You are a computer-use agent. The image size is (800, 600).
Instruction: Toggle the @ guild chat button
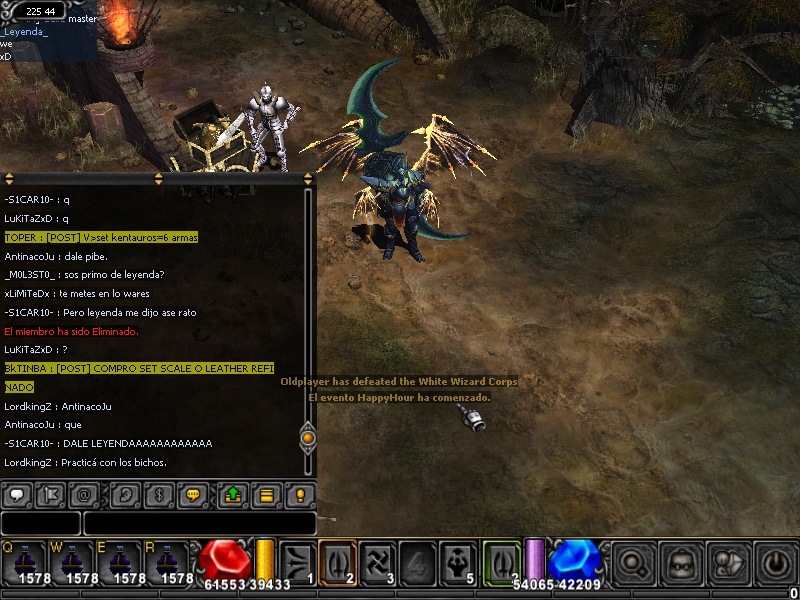pyautogui.click(x=85, y=495)
